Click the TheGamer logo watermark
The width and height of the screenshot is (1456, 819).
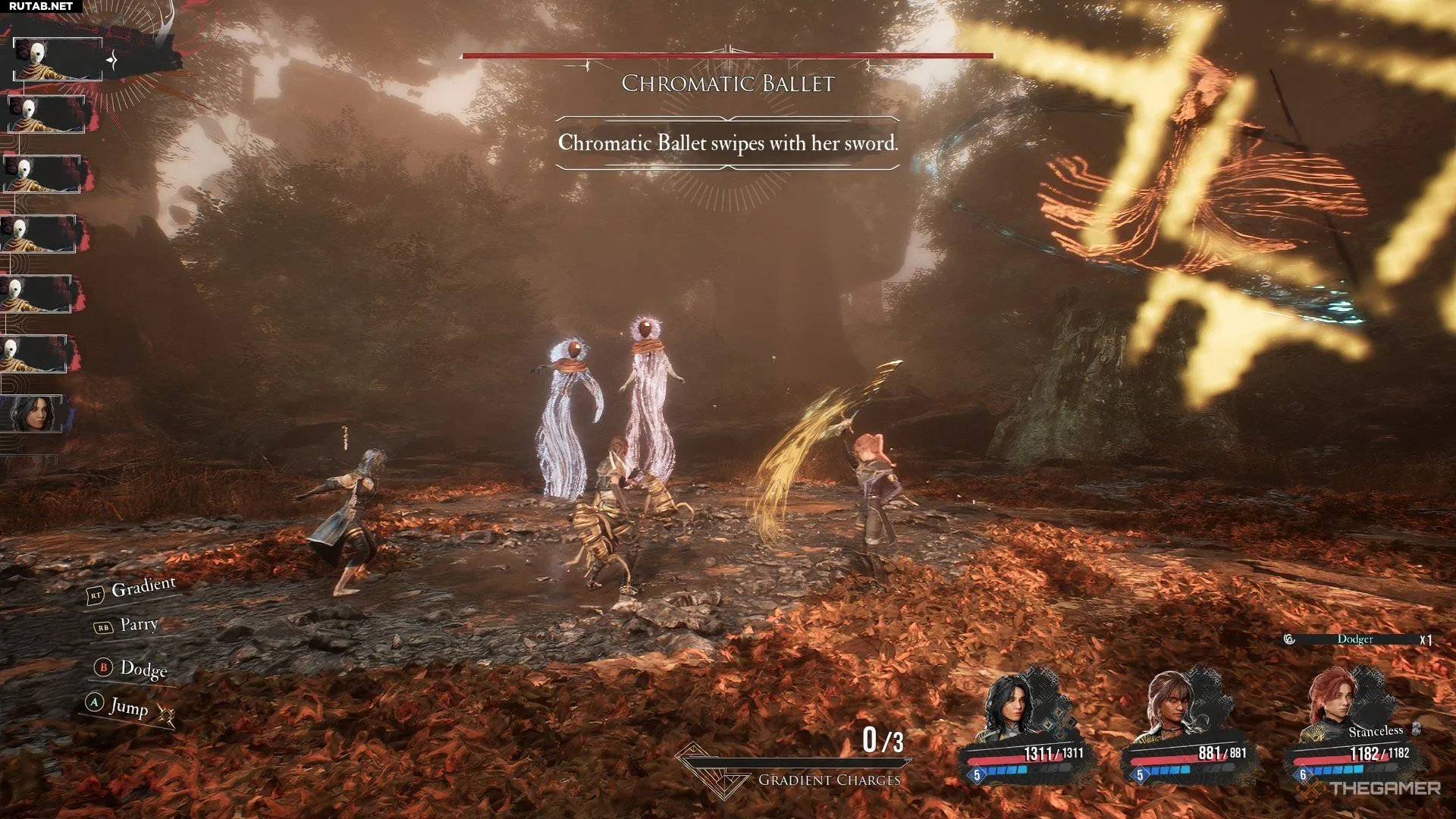(x=1374, y=789)
